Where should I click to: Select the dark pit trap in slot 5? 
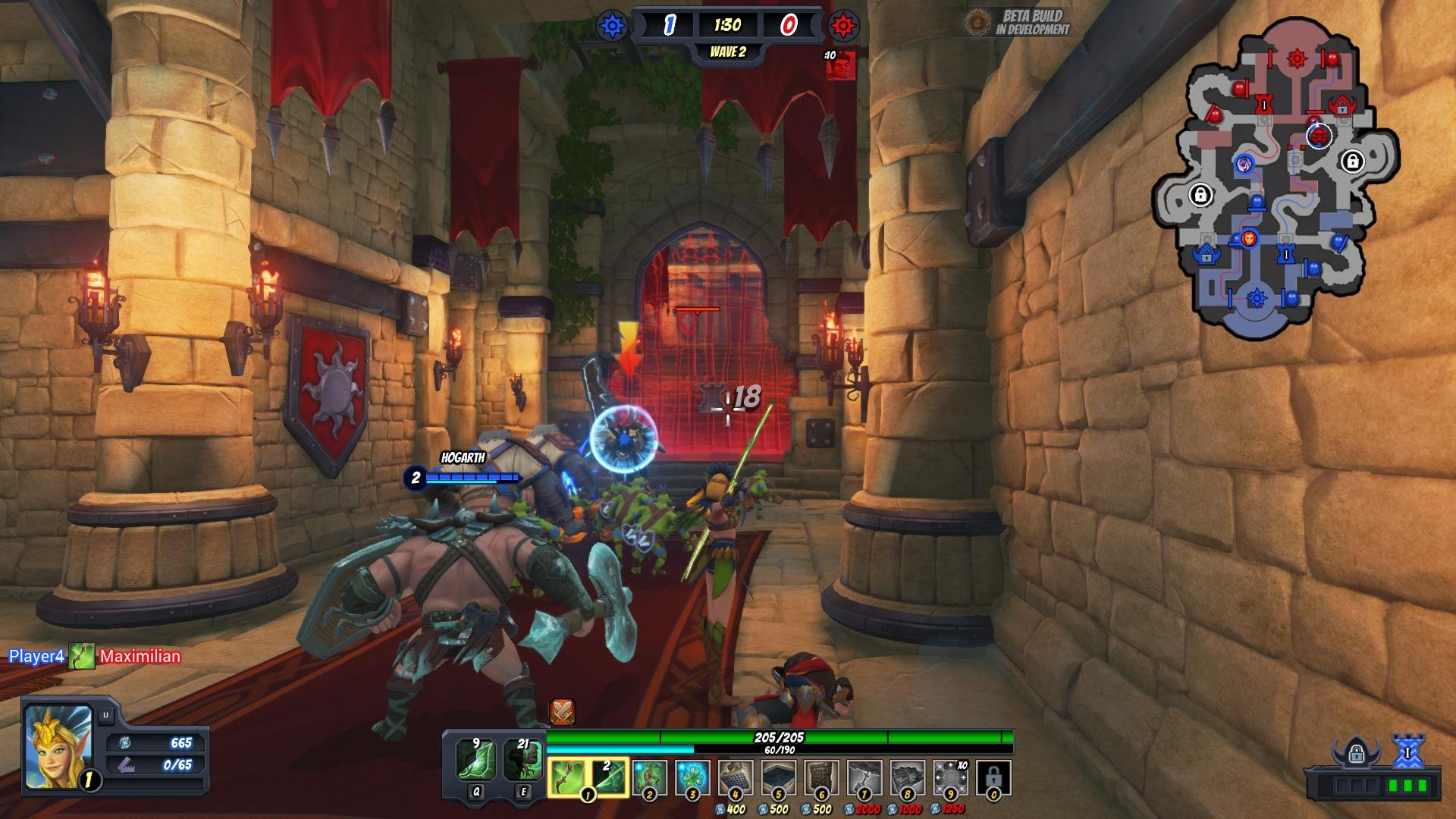(x=778, y=777)
